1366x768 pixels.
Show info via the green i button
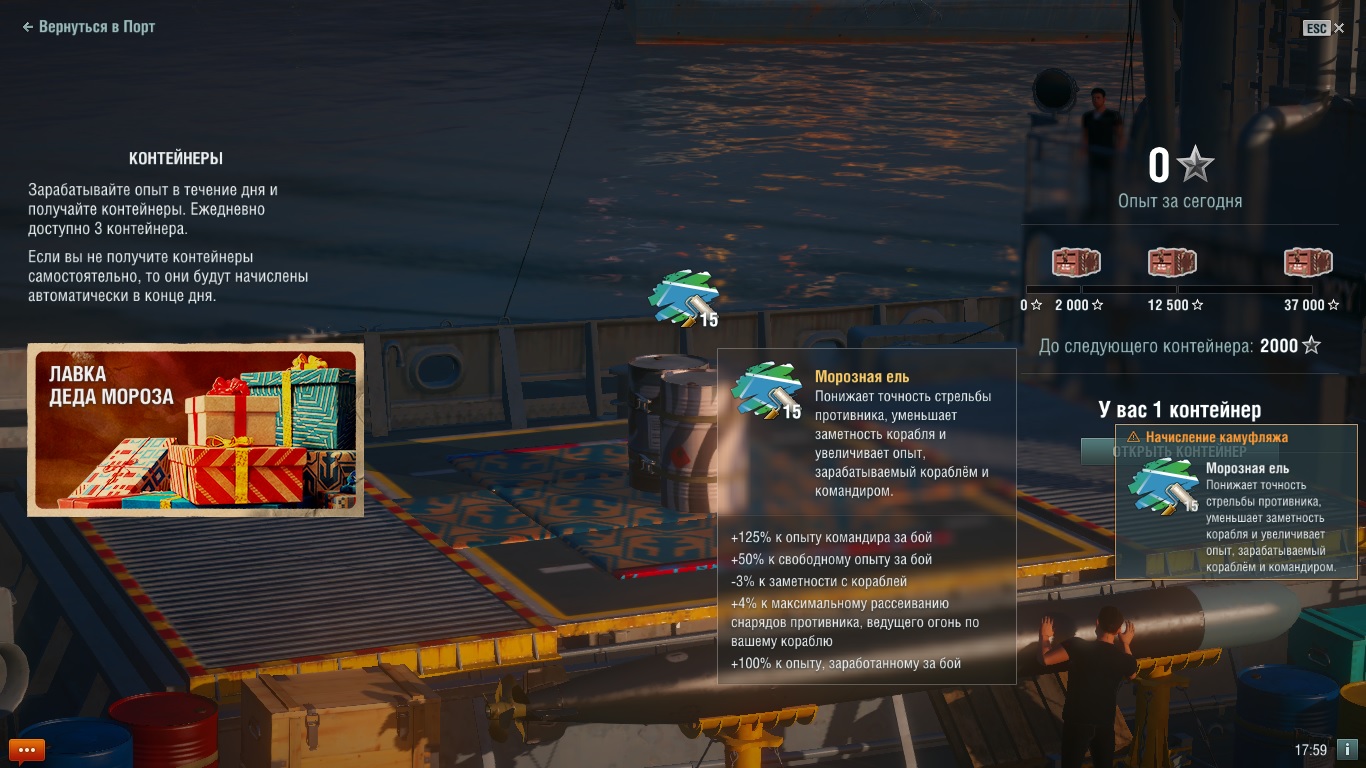[x=1347, y=749]
